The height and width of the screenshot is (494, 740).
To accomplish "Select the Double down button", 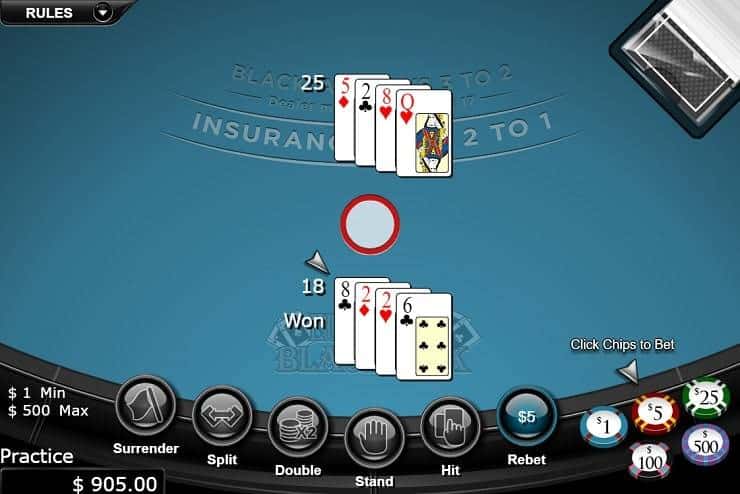I will point(298,427).
